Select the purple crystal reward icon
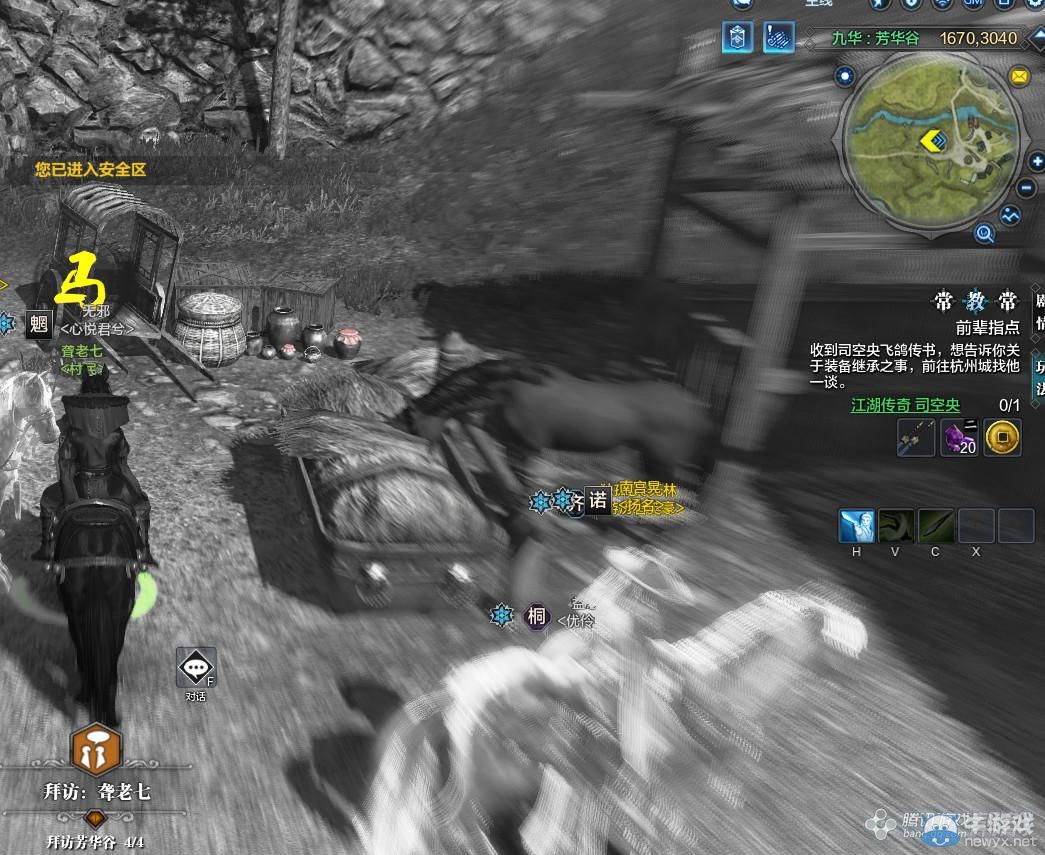 click(x=959, y=437)
